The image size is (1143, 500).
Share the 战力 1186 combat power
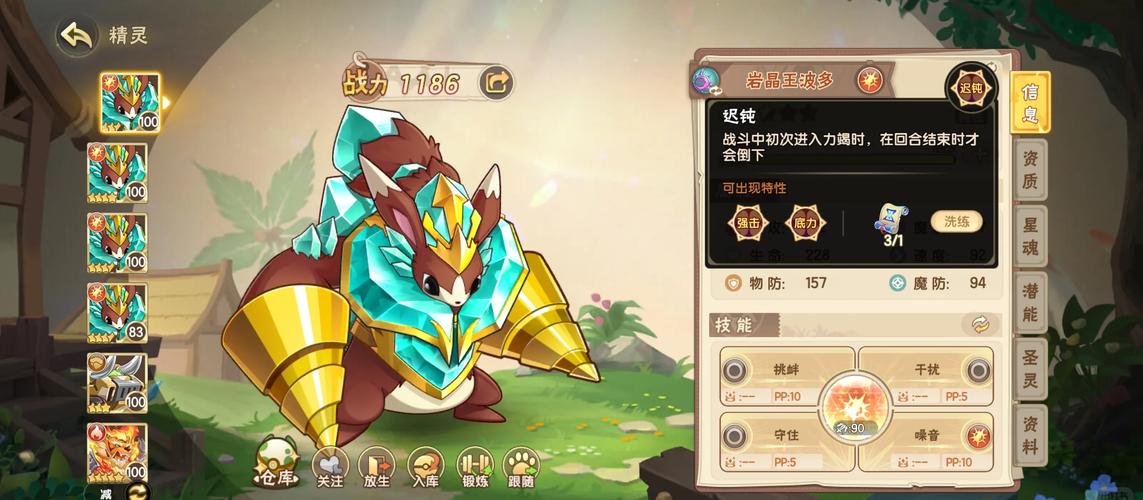click(496, 82)
